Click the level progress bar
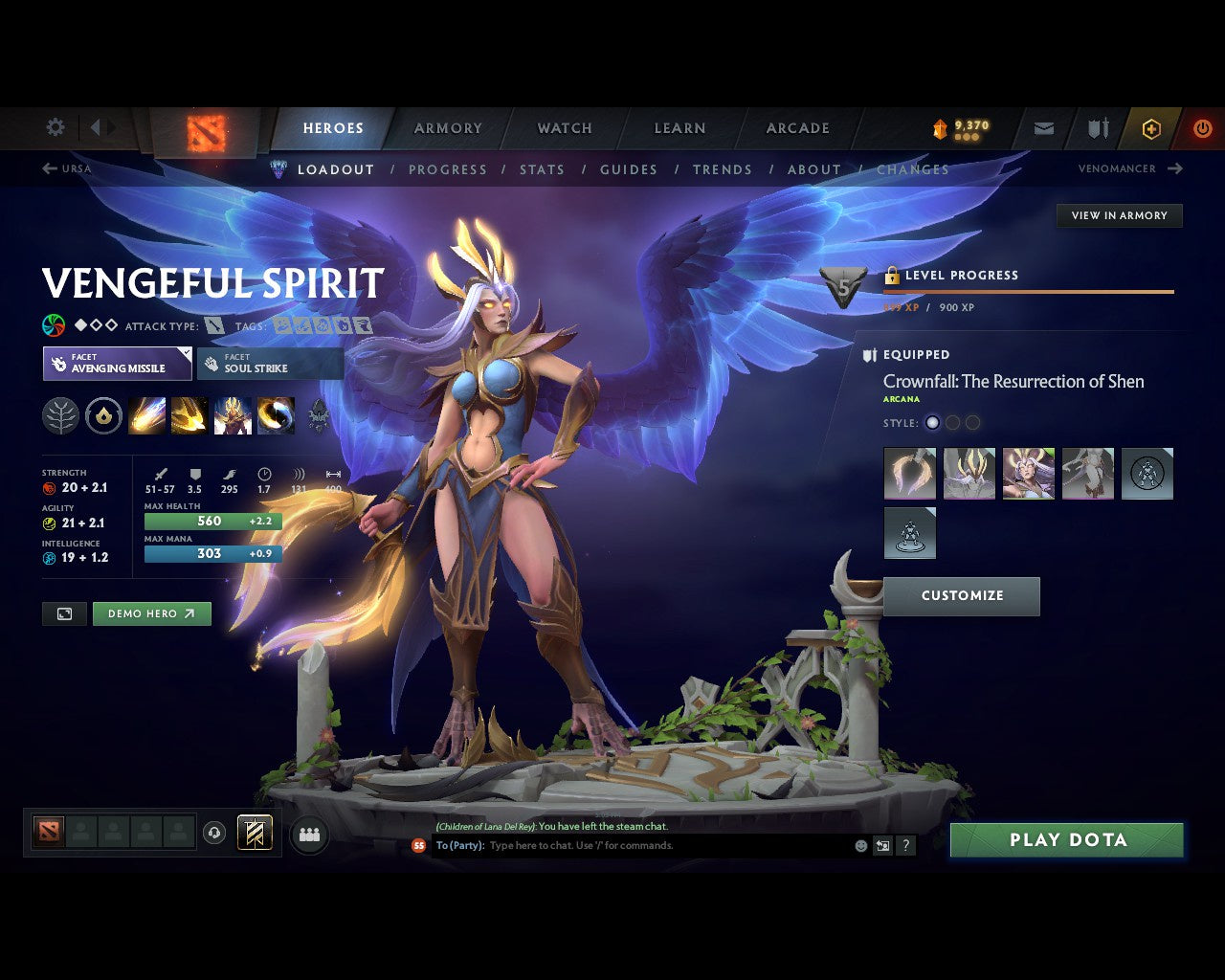This screenshot has width=1225, height=980. [1028, 292]
